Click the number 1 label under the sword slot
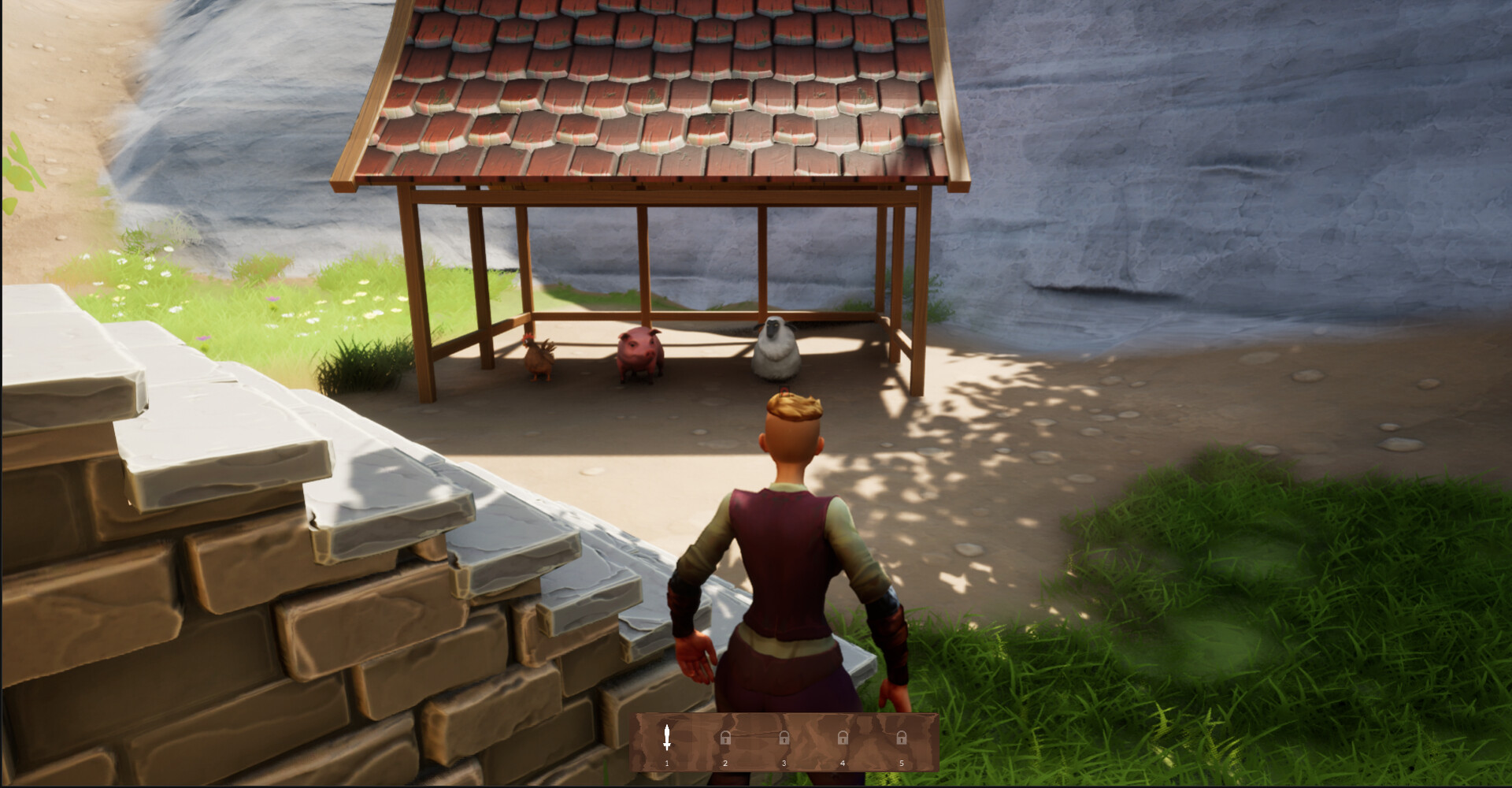Image resolution: width=1512 pixels, height=788 pixels. tap(665, 763)
